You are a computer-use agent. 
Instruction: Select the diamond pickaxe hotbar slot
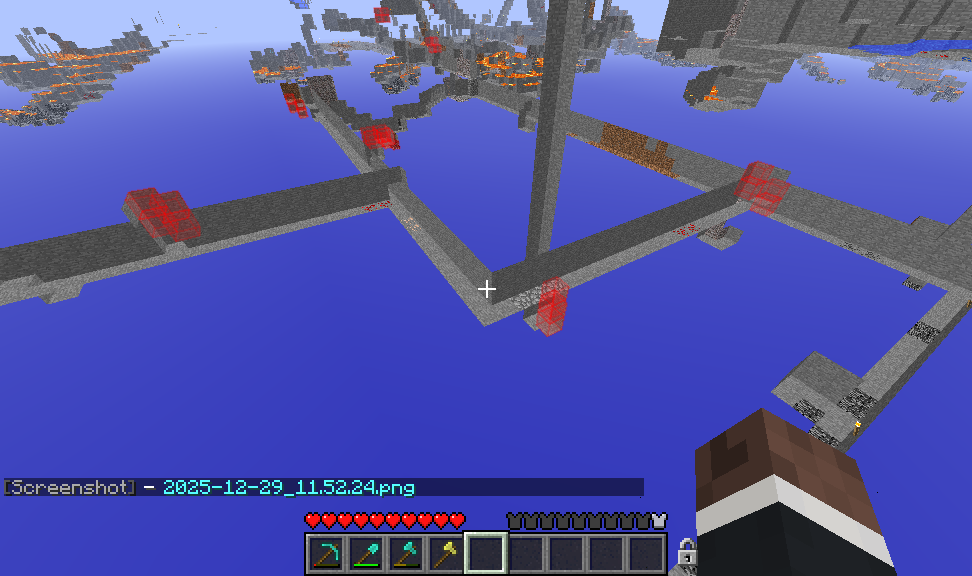click(326, 553)
